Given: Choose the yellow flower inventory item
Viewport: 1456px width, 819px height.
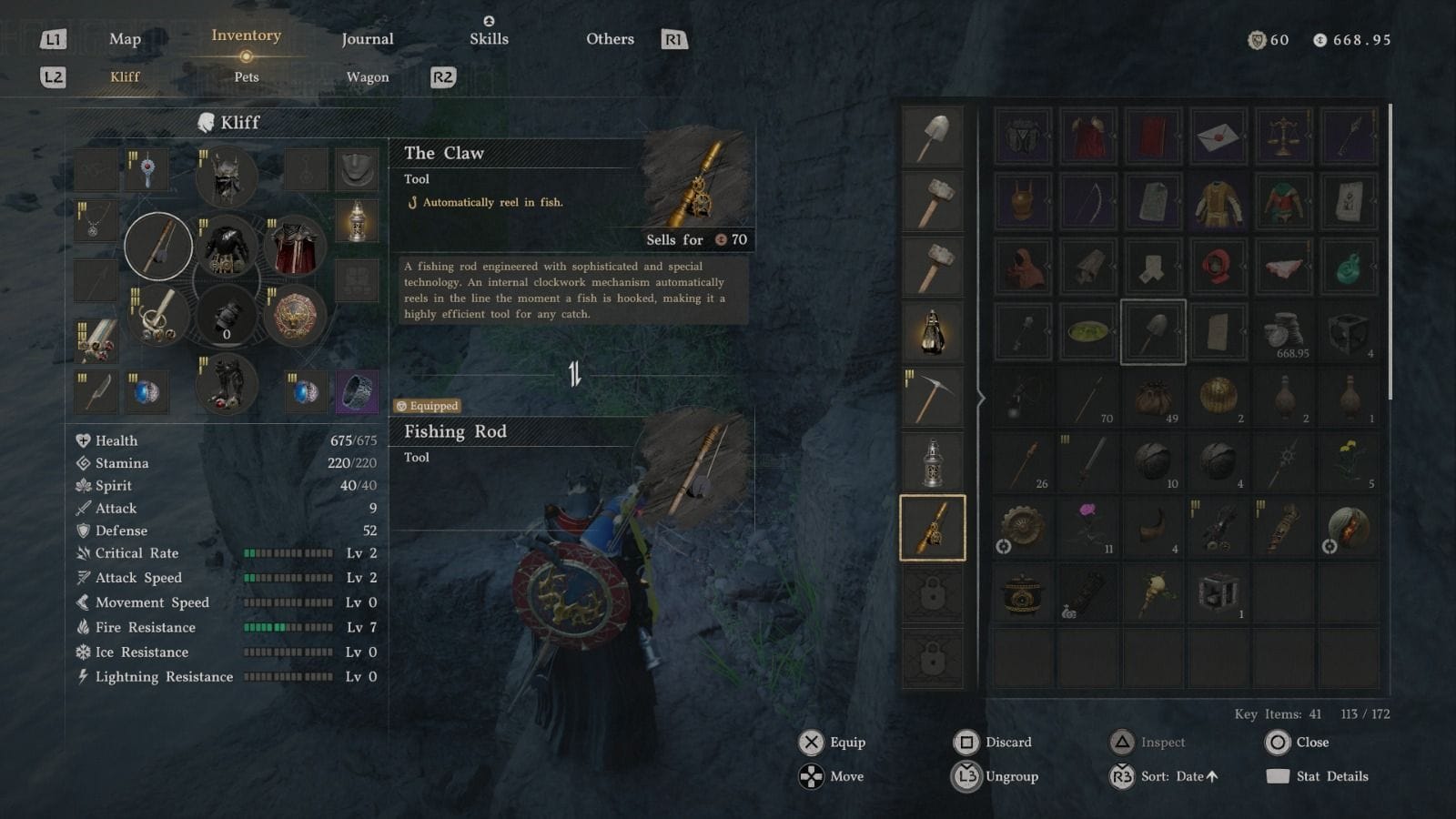Looking at the screenshot, I should click(x=1349, y=462).
